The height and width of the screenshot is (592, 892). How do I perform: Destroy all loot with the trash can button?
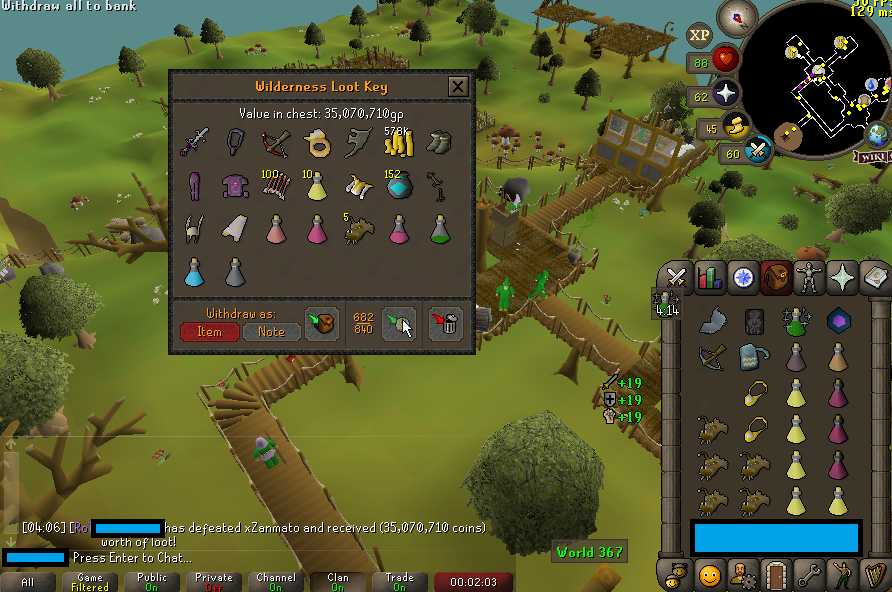(445, 323)
